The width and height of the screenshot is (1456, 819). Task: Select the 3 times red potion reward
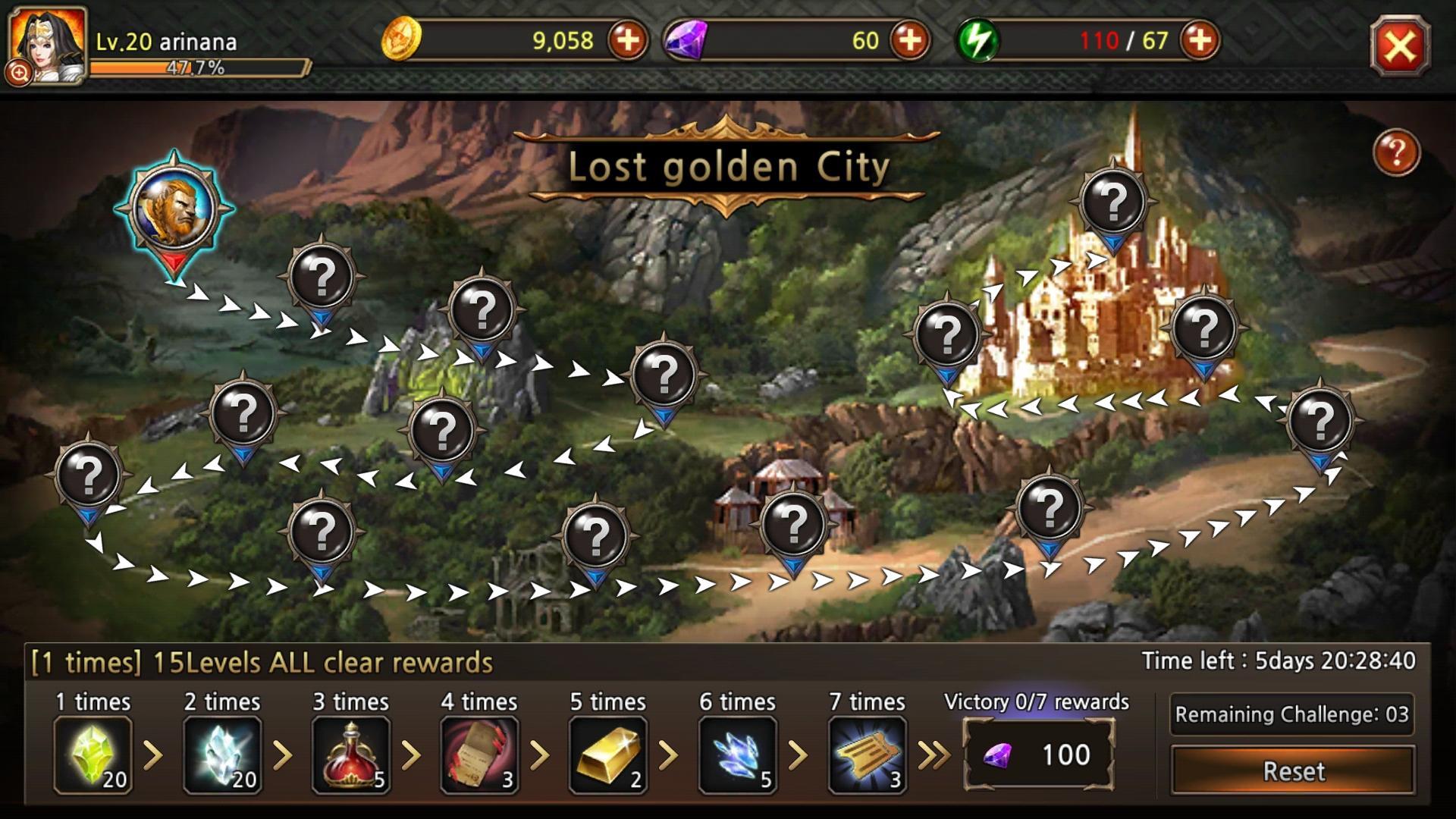pos(352,755)
